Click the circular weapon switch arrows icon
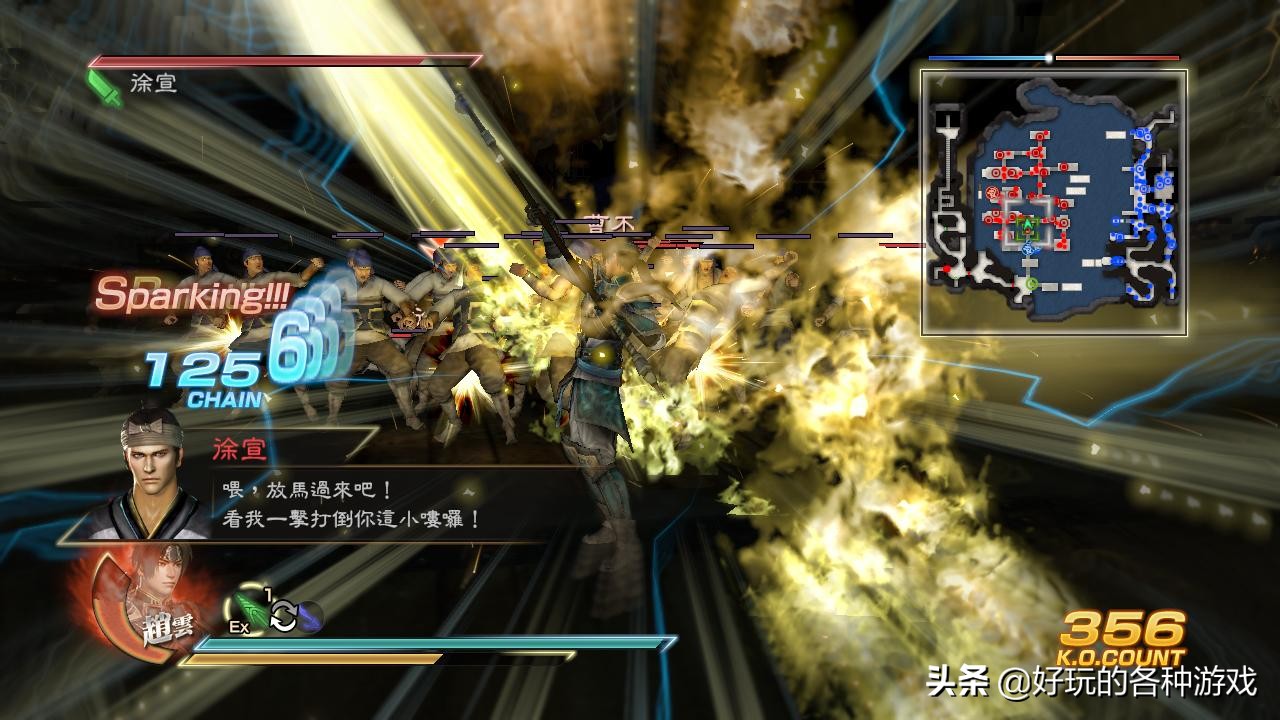This screenshot has height=720, width=1280. [x=284, y=615]
